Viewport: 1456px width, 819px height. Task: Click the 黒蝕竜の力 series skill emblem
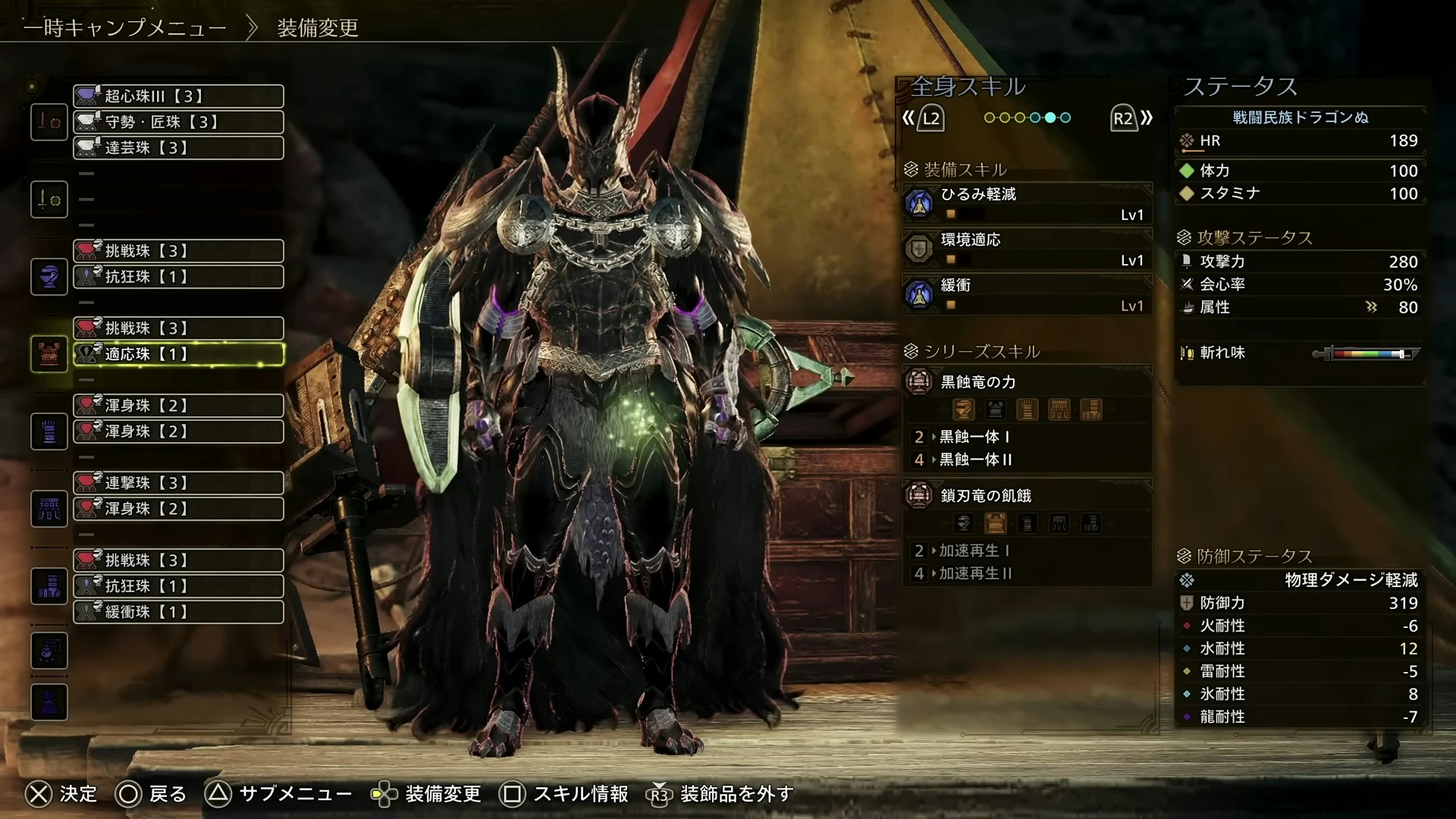tap(920, 382)
